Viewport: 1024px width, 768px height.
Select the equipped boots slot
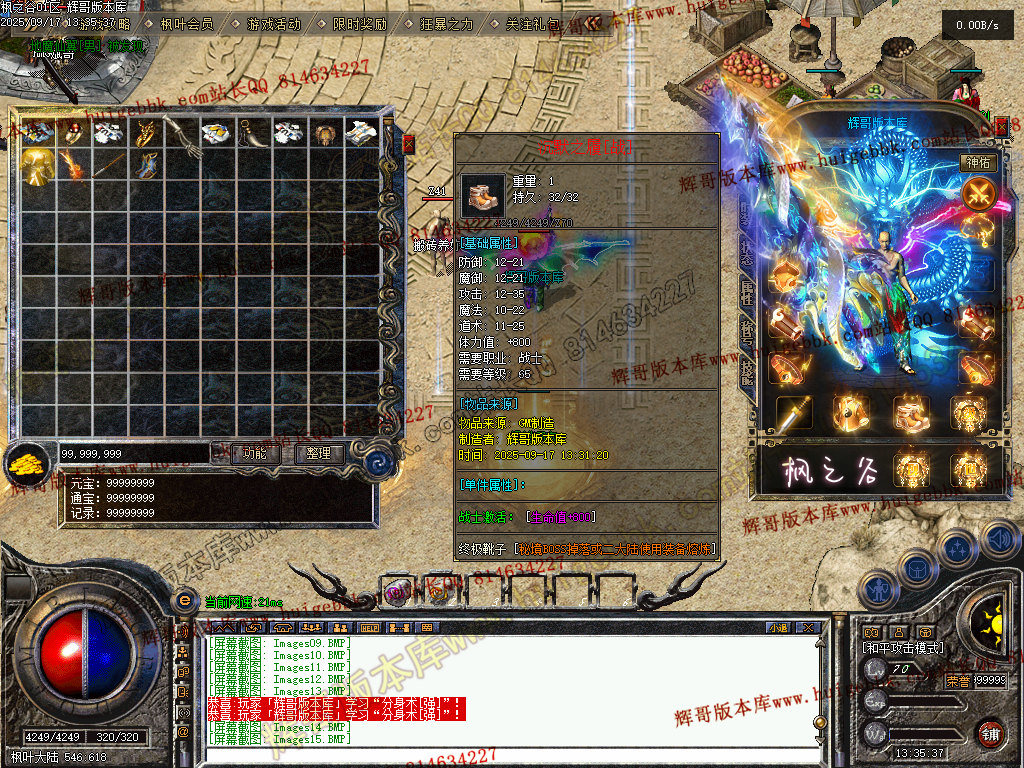(x=911, y=410)
